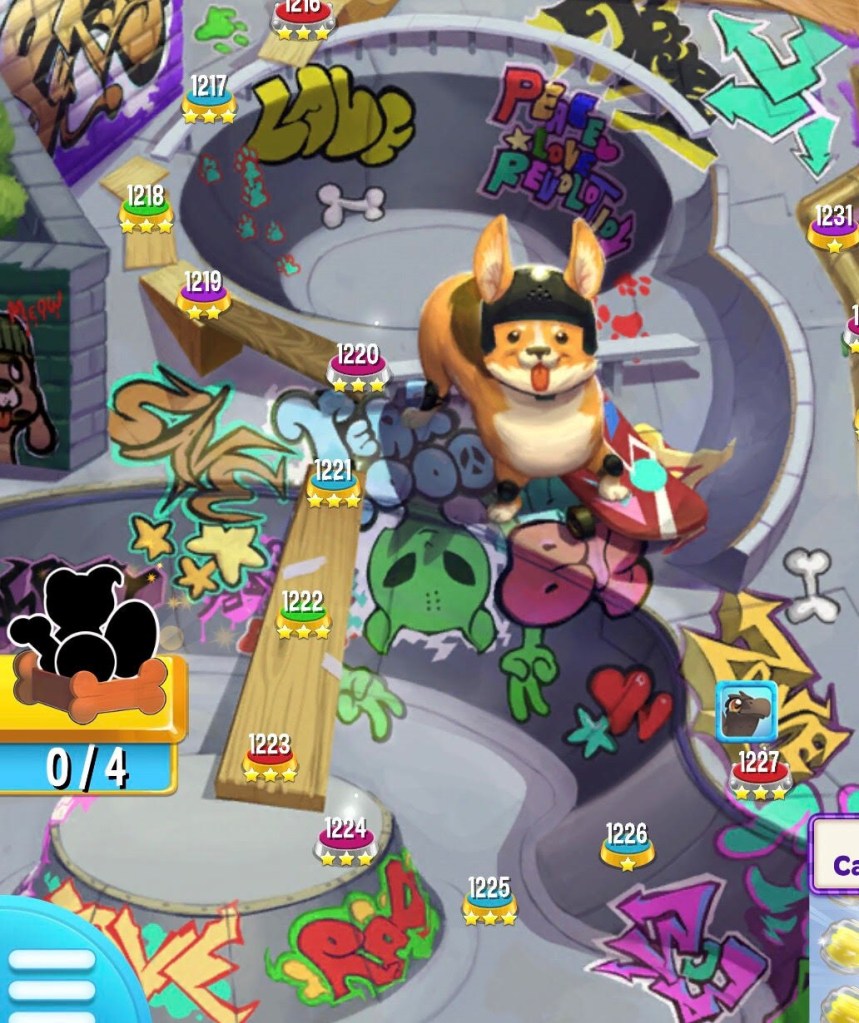
Task: Open level 1223 on the plank
Action: tap(270, 758)
